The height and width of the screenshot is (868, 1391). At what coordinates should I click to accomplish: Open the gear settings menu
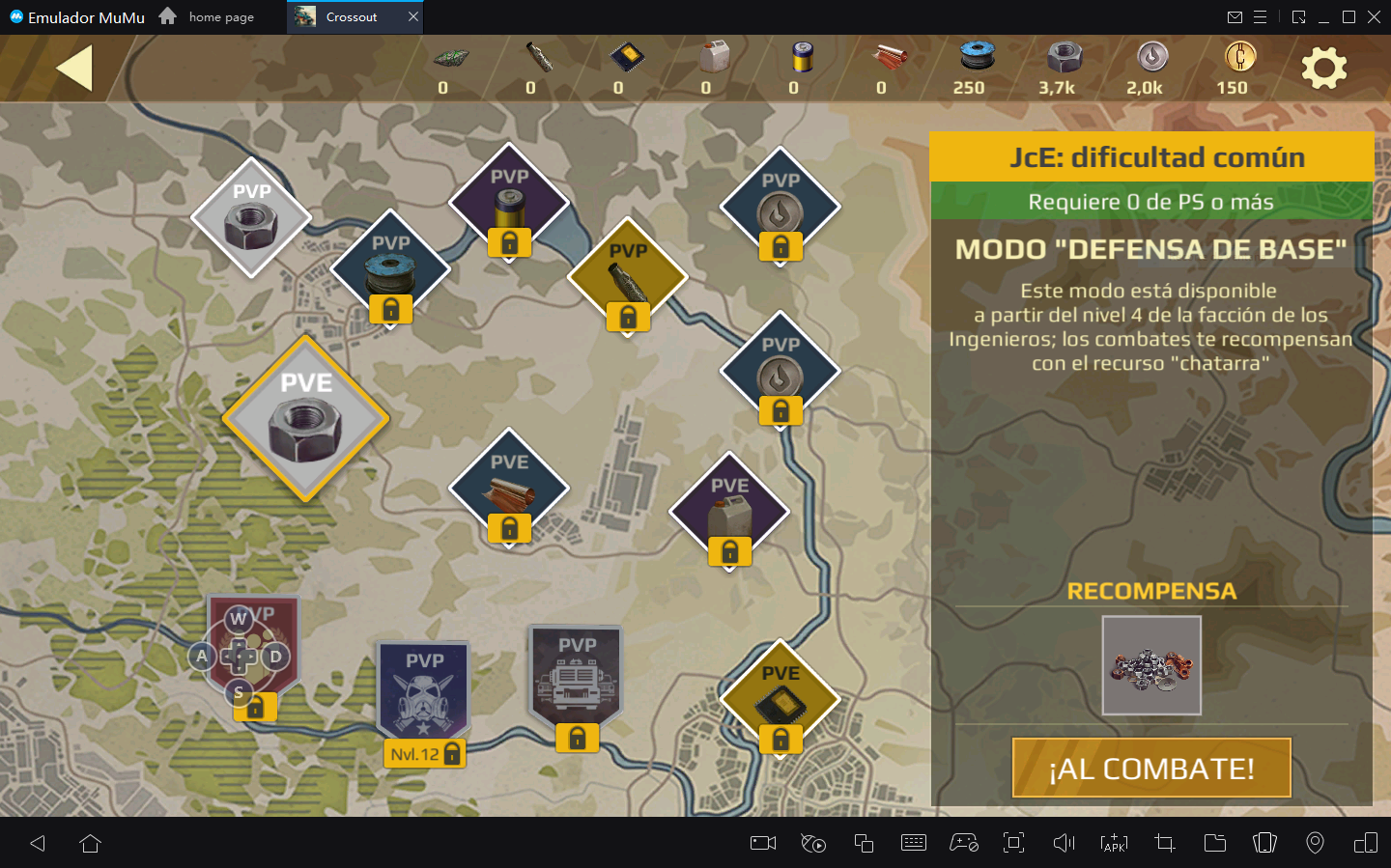[x=1323, y=69]
